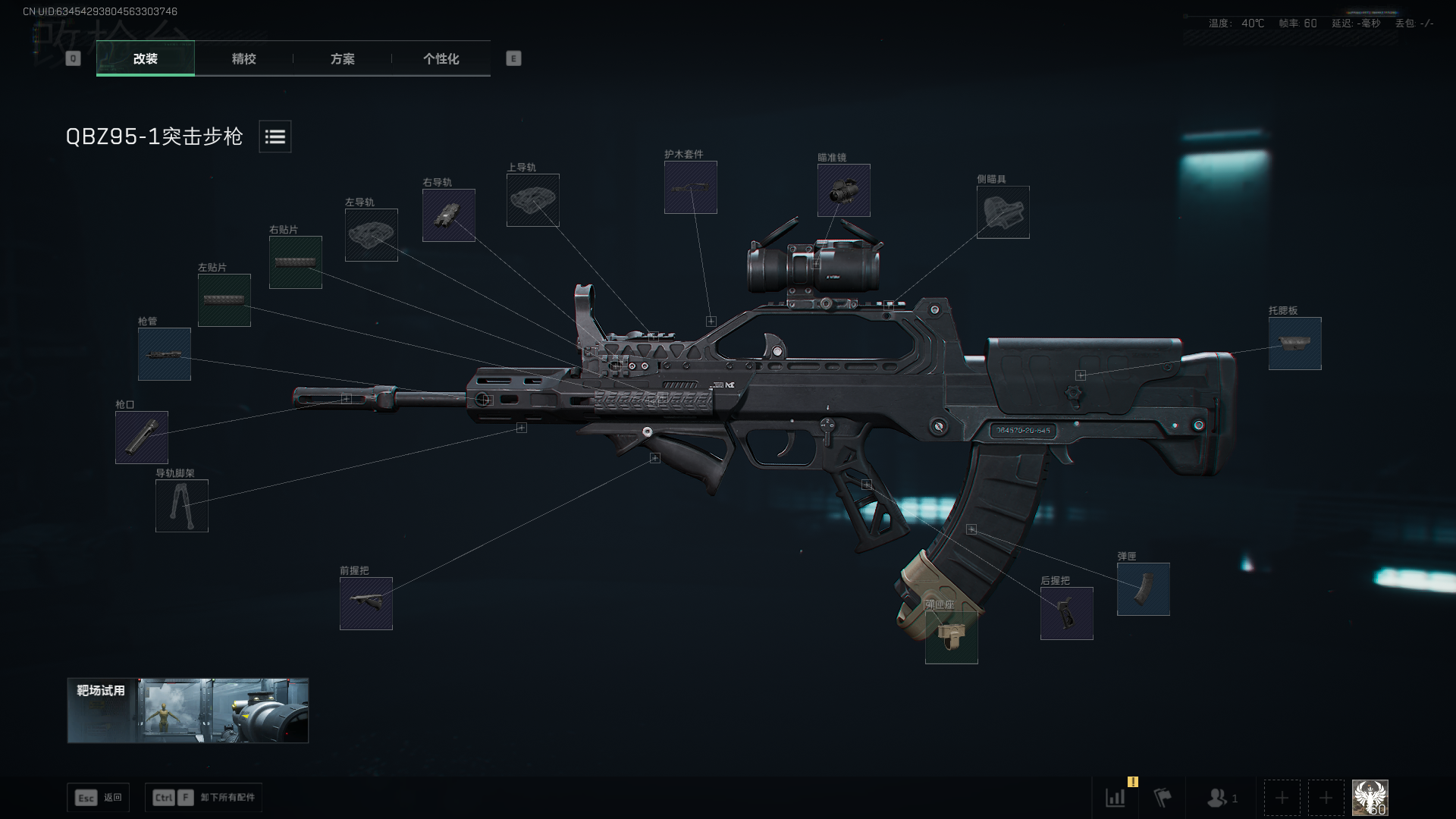Open the 导轨脚架 bipod slot

[182, 506]
